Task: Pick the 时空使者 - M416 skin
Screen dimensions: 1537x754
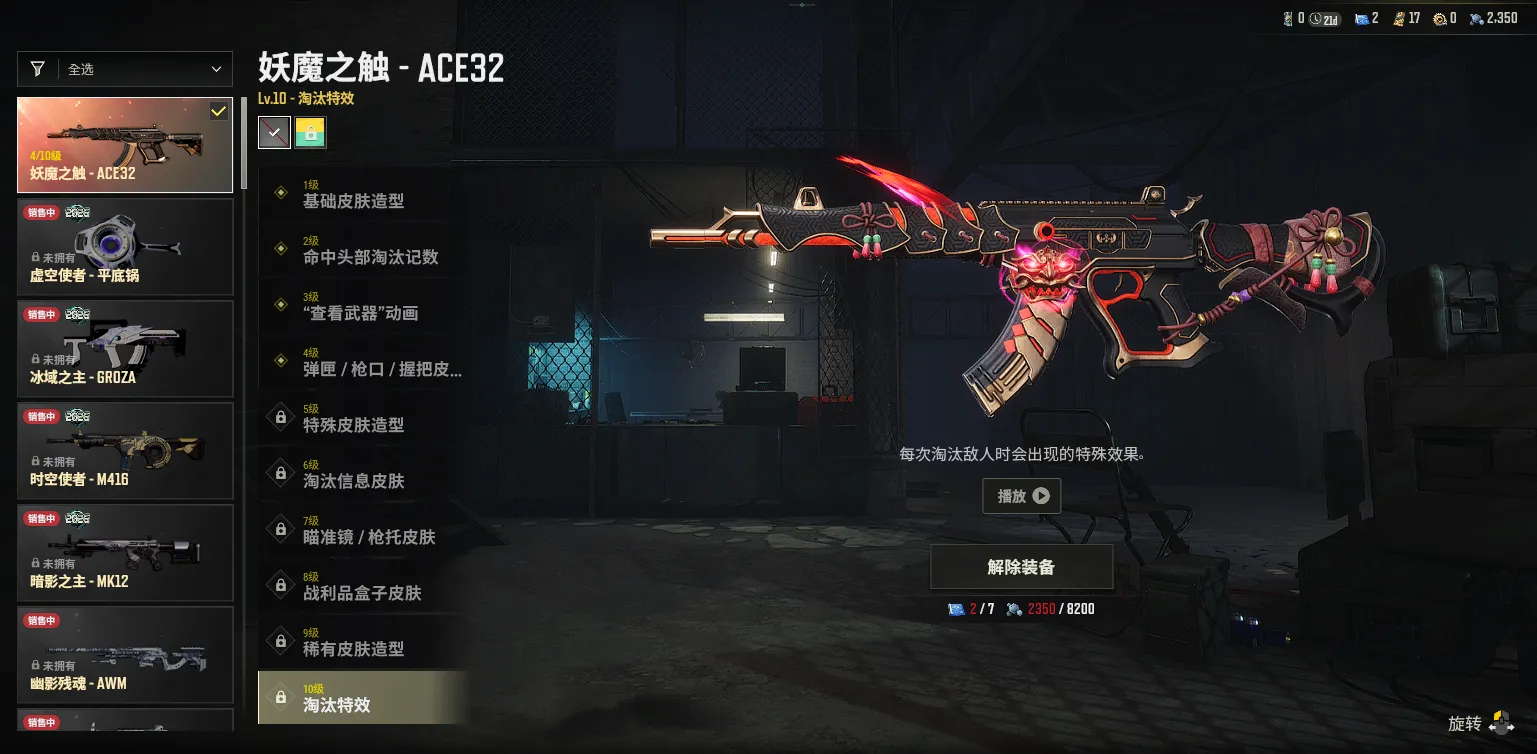Action: click(125, 451)
